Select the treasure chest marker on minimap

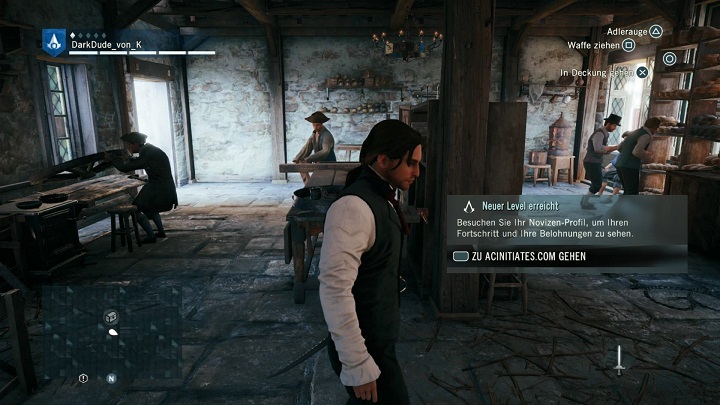pyautogui.click(x=111, y=316)
